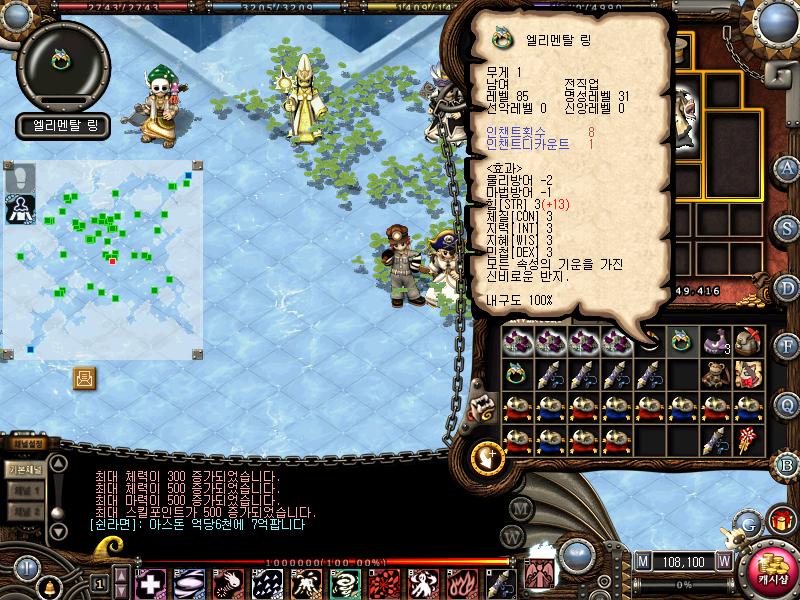The width and height of the screenshot is (800, 600).
Task: Open channel settings (채널설정) button
Action: 28,444
